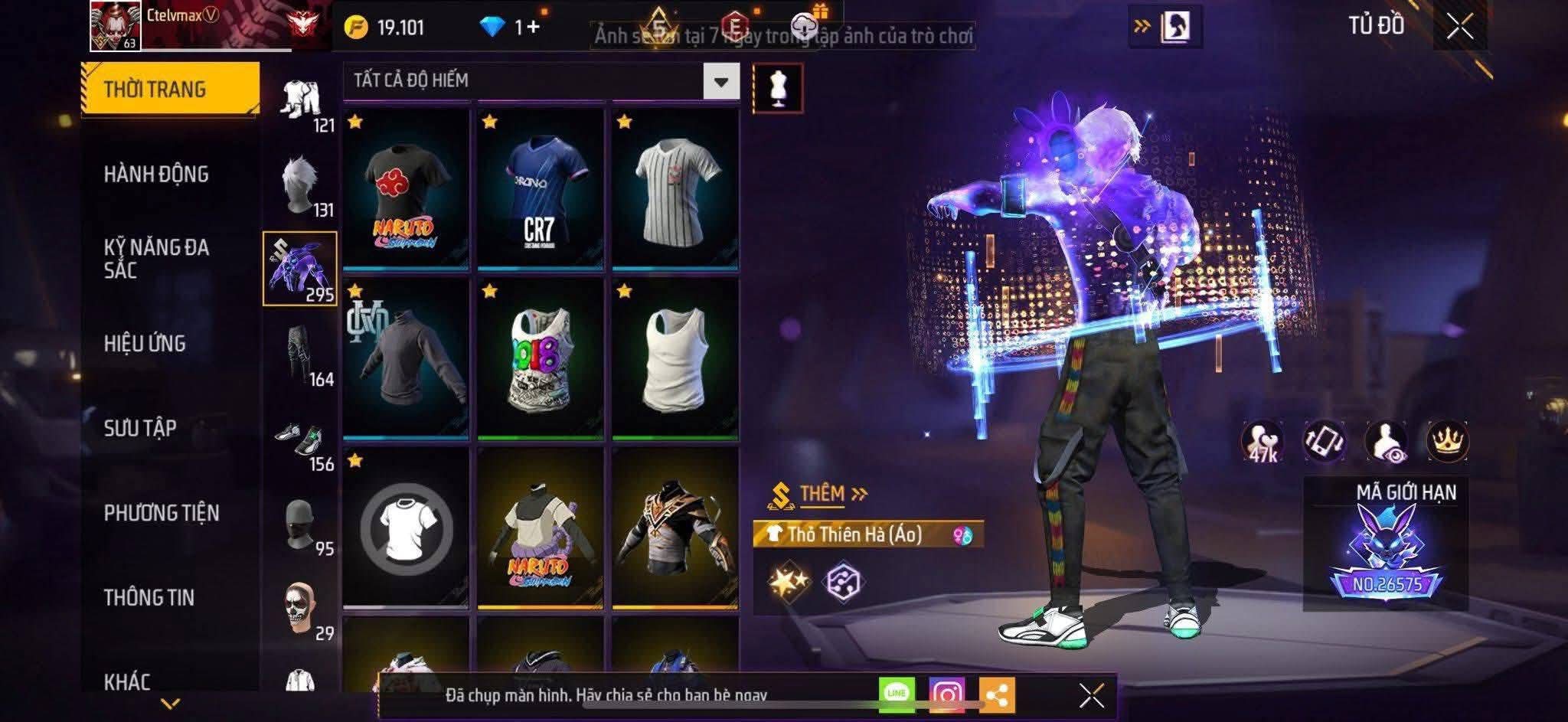
Task: Equip the white striped shirt
Action: click(x=675, y=189)
